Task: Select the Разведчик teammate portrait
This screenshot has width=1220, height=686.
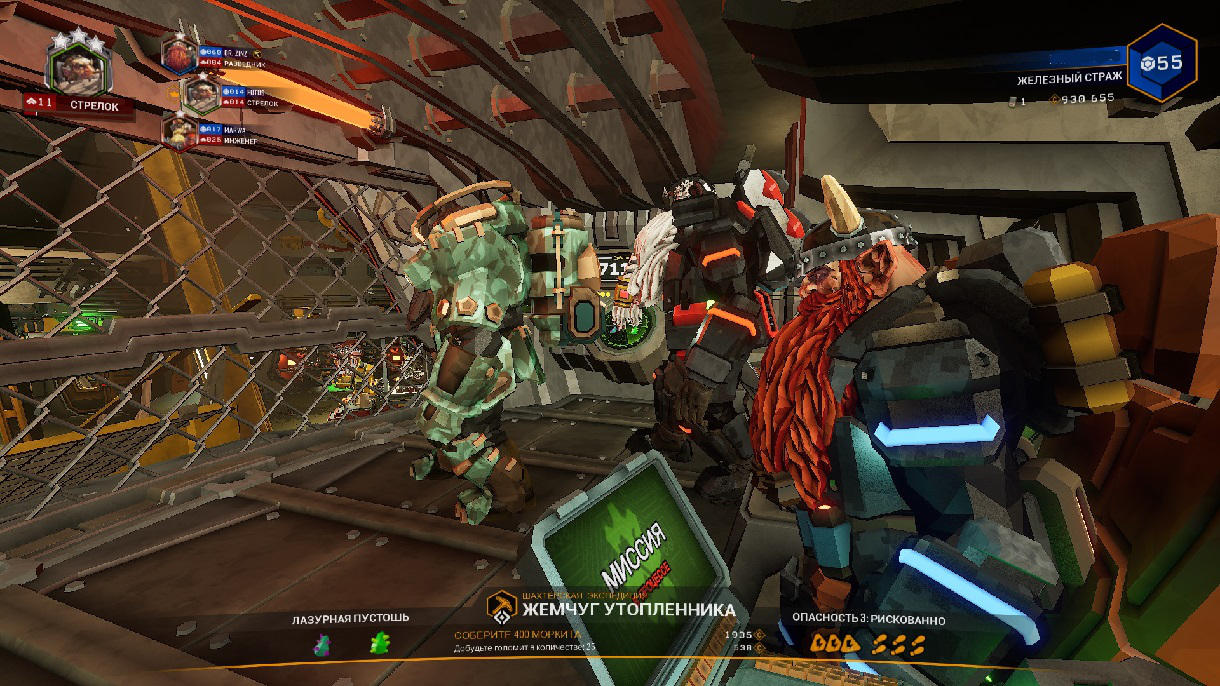Action: [x=178, y=53]
